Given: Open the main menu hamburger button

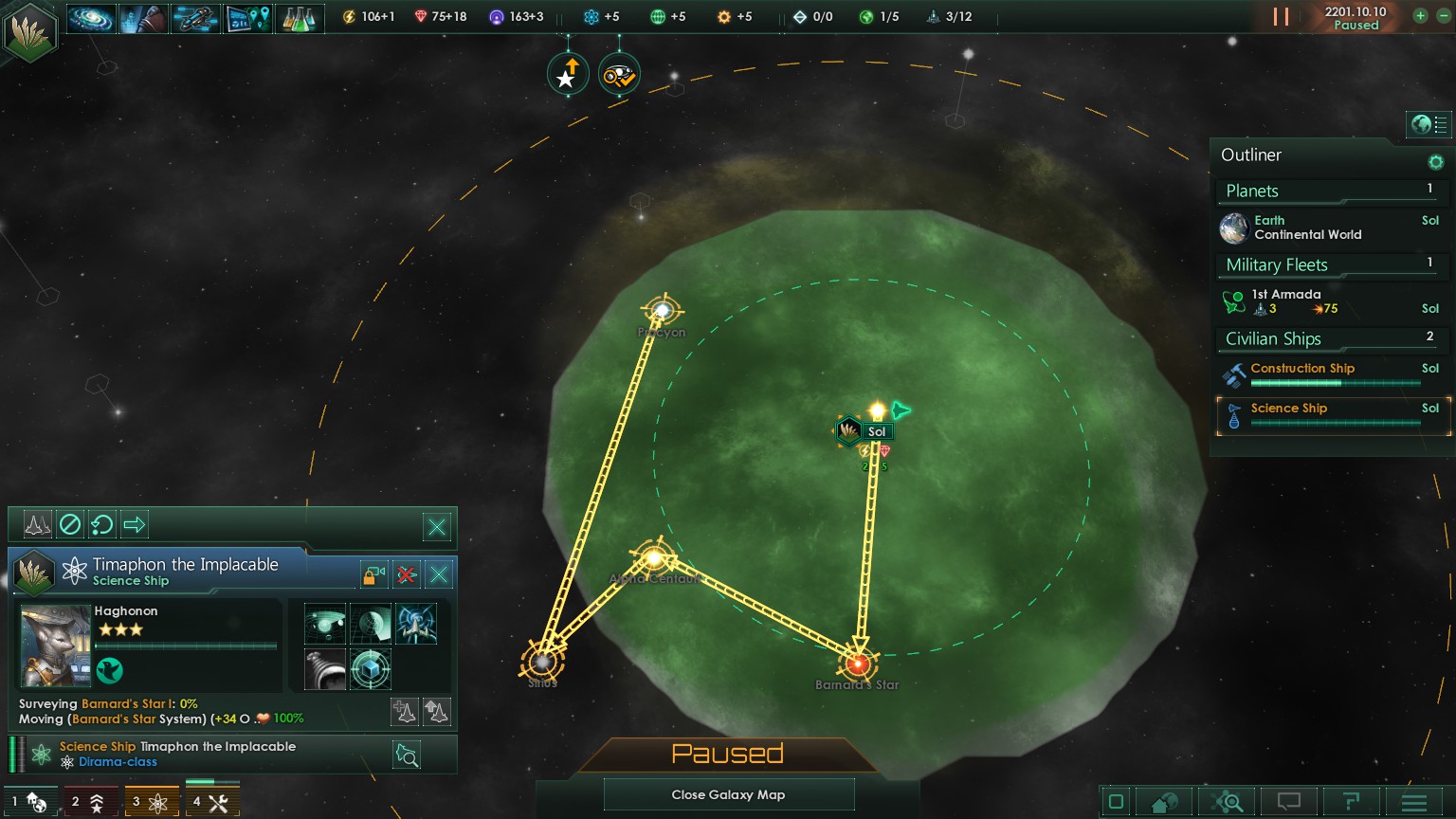Looking at the screenshot, I should (x=1413, y=802).
